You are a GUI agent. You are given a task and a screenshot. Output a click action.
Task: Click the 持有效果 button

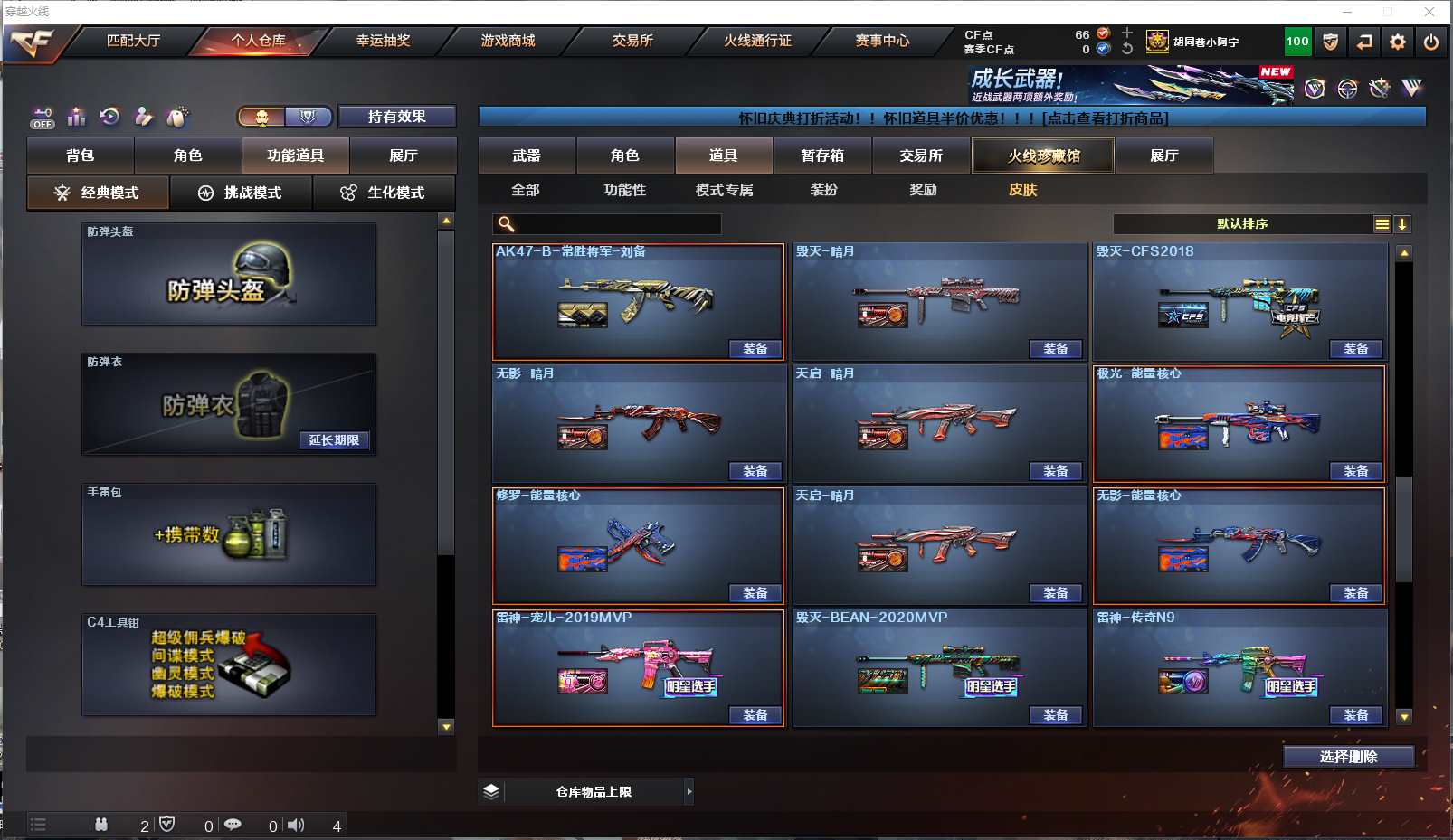point(396,117)
